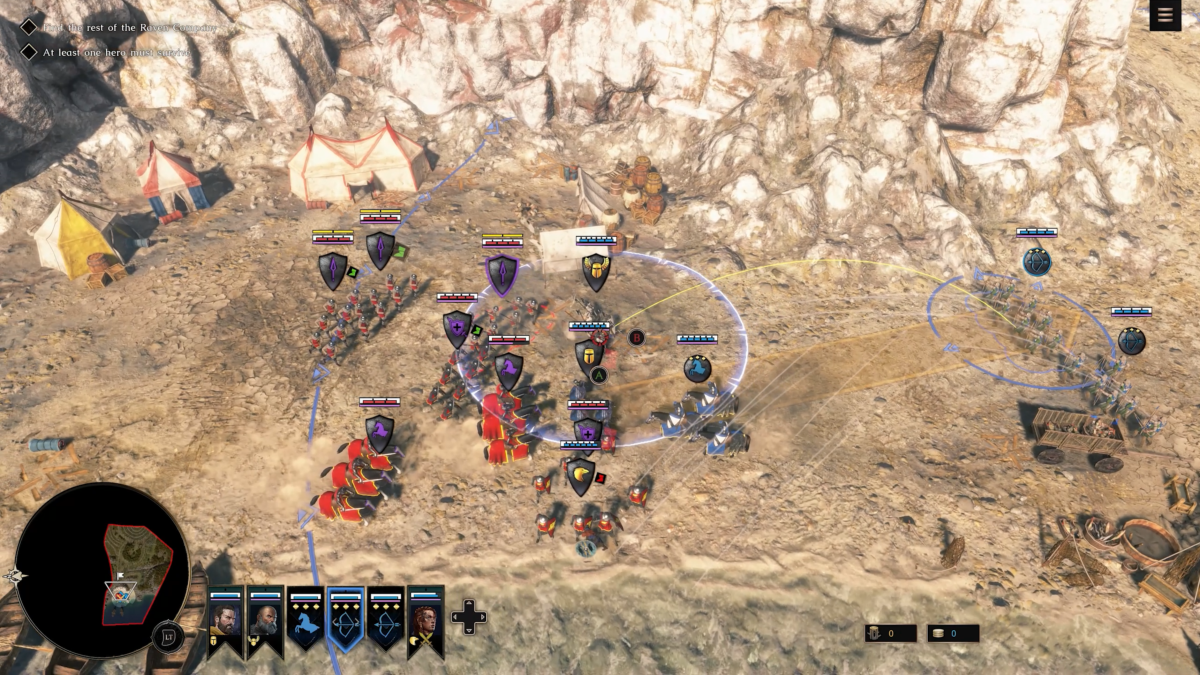Target the purple-outlined enemy spear shield
This screenshot has height=675, width=1200.
(x=502, y=273)
